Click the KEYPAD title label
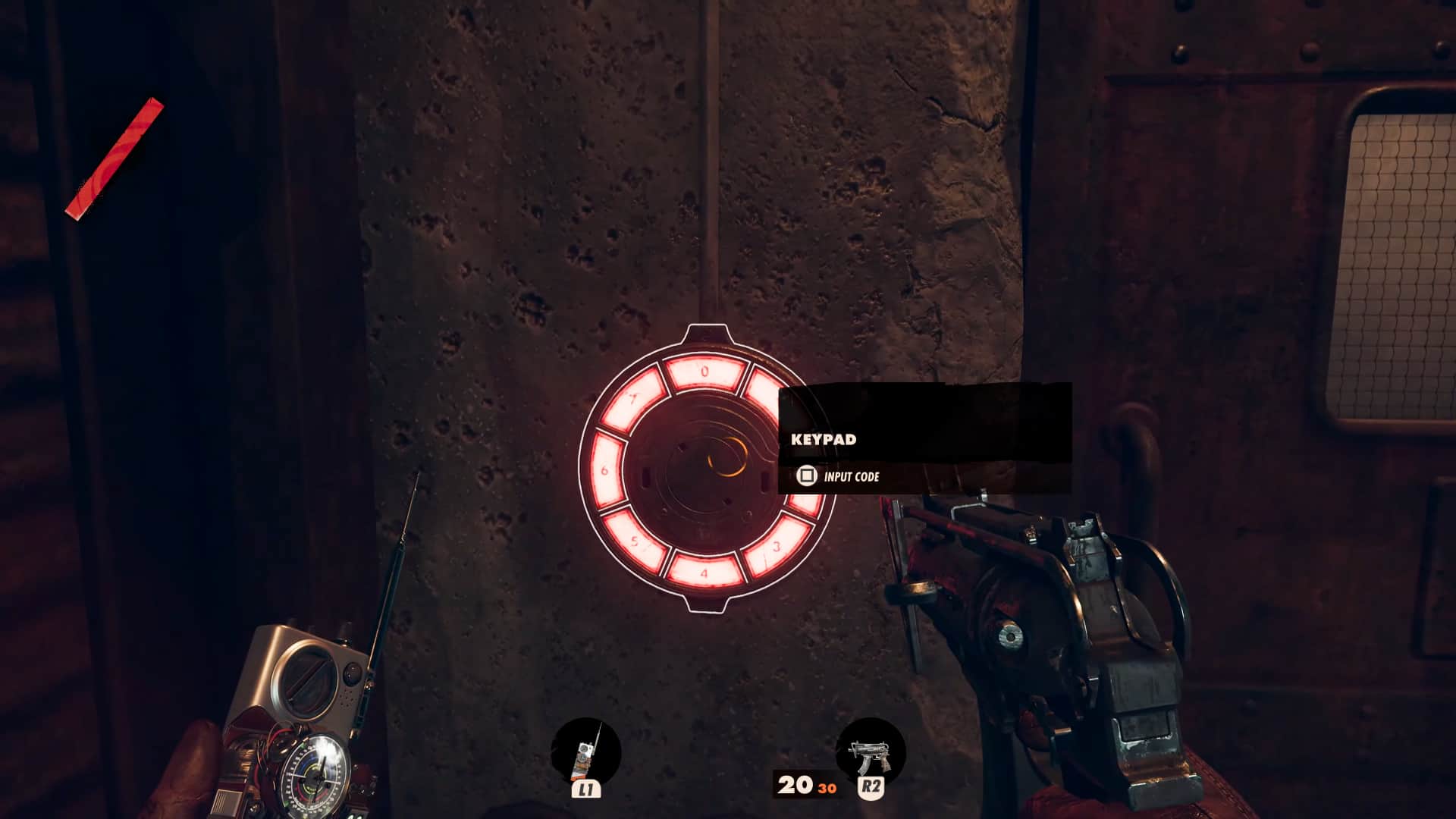This screenshot has width=1456, height=819. pos(824,438)
